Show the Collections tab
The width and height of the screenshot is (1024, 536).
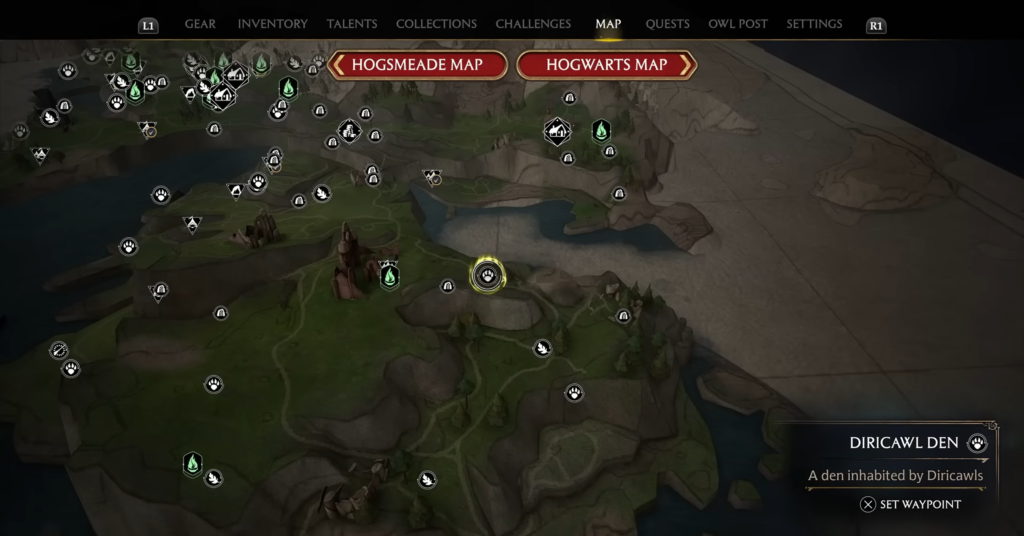coord(436,24)
